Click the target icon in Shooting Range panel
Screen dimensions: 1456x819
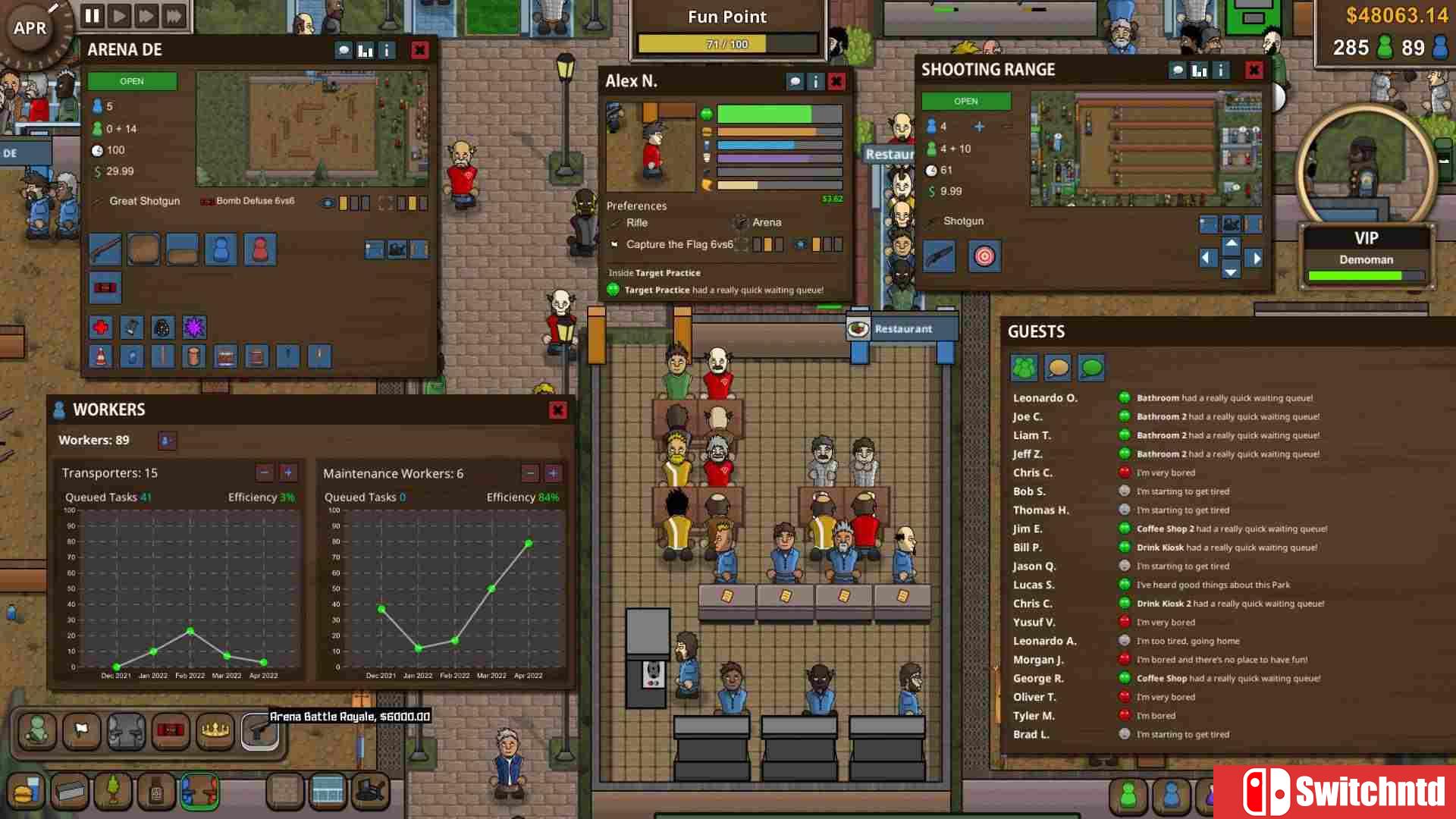984,256
